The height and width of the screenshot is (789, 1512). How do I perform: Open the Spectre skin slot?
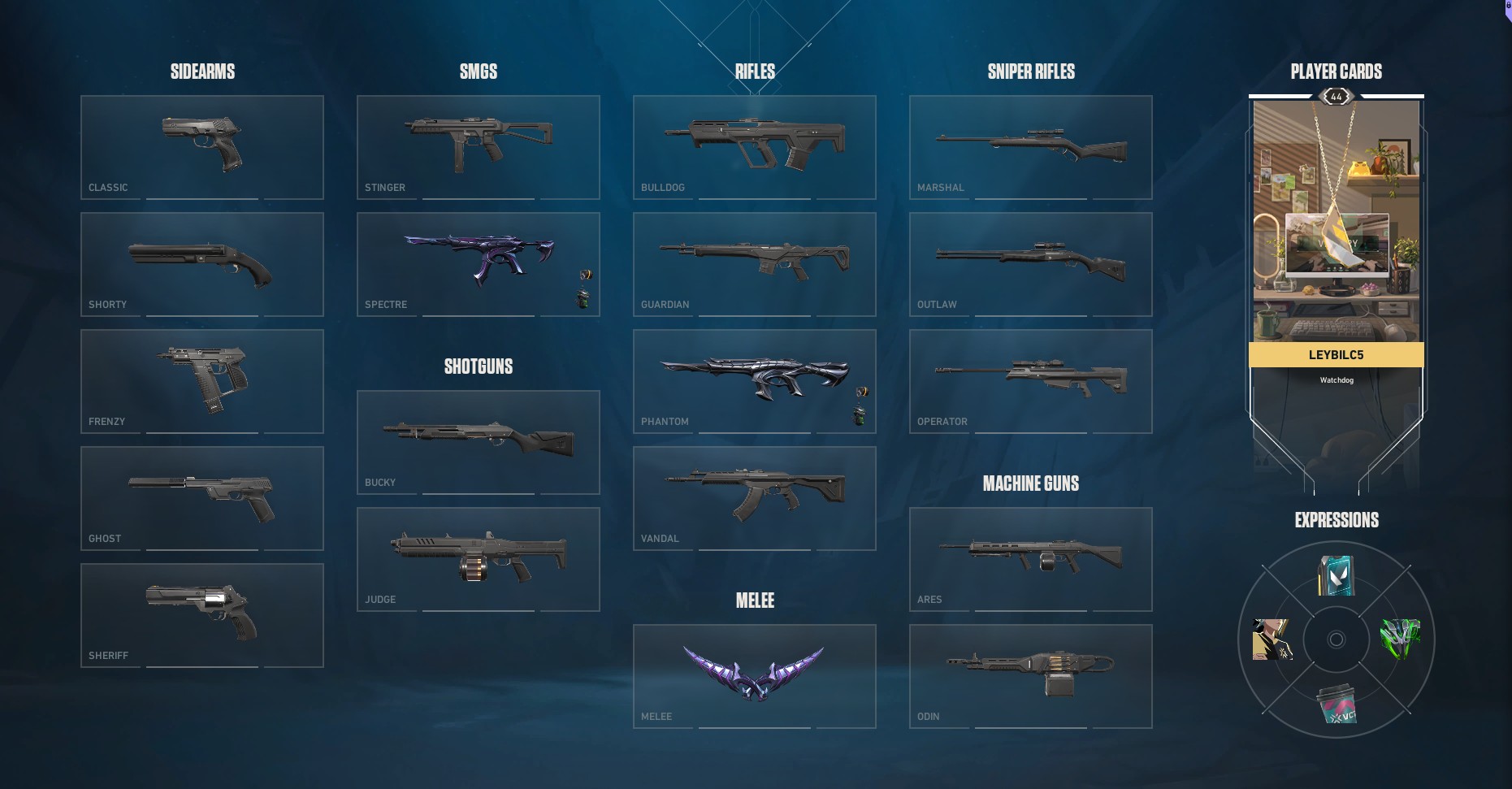click(478, 264)
